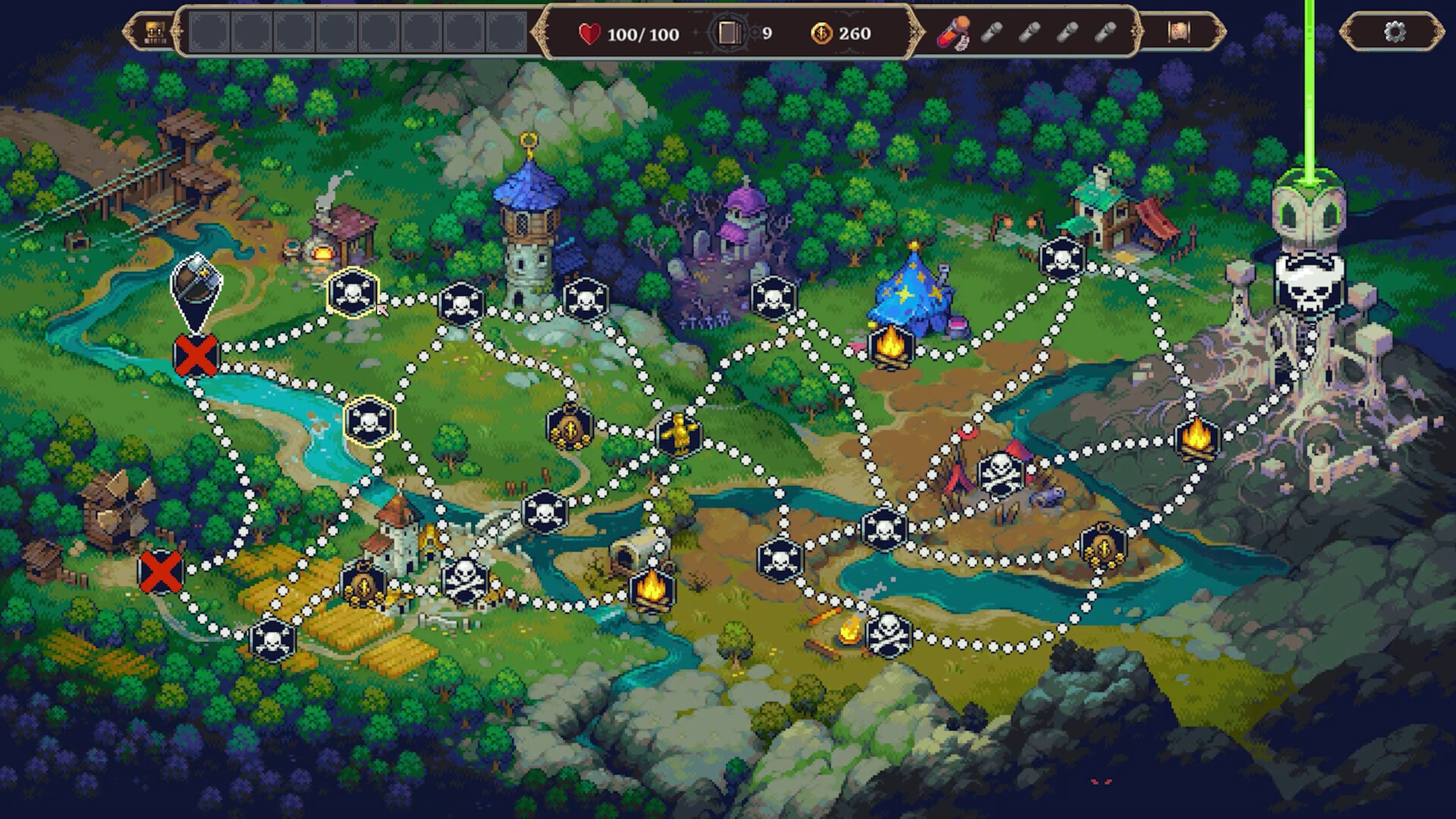Choose the skull node near the green-roofed cottage
The height and width of the screenshot is (819, 1456).
pos(1062,259)
